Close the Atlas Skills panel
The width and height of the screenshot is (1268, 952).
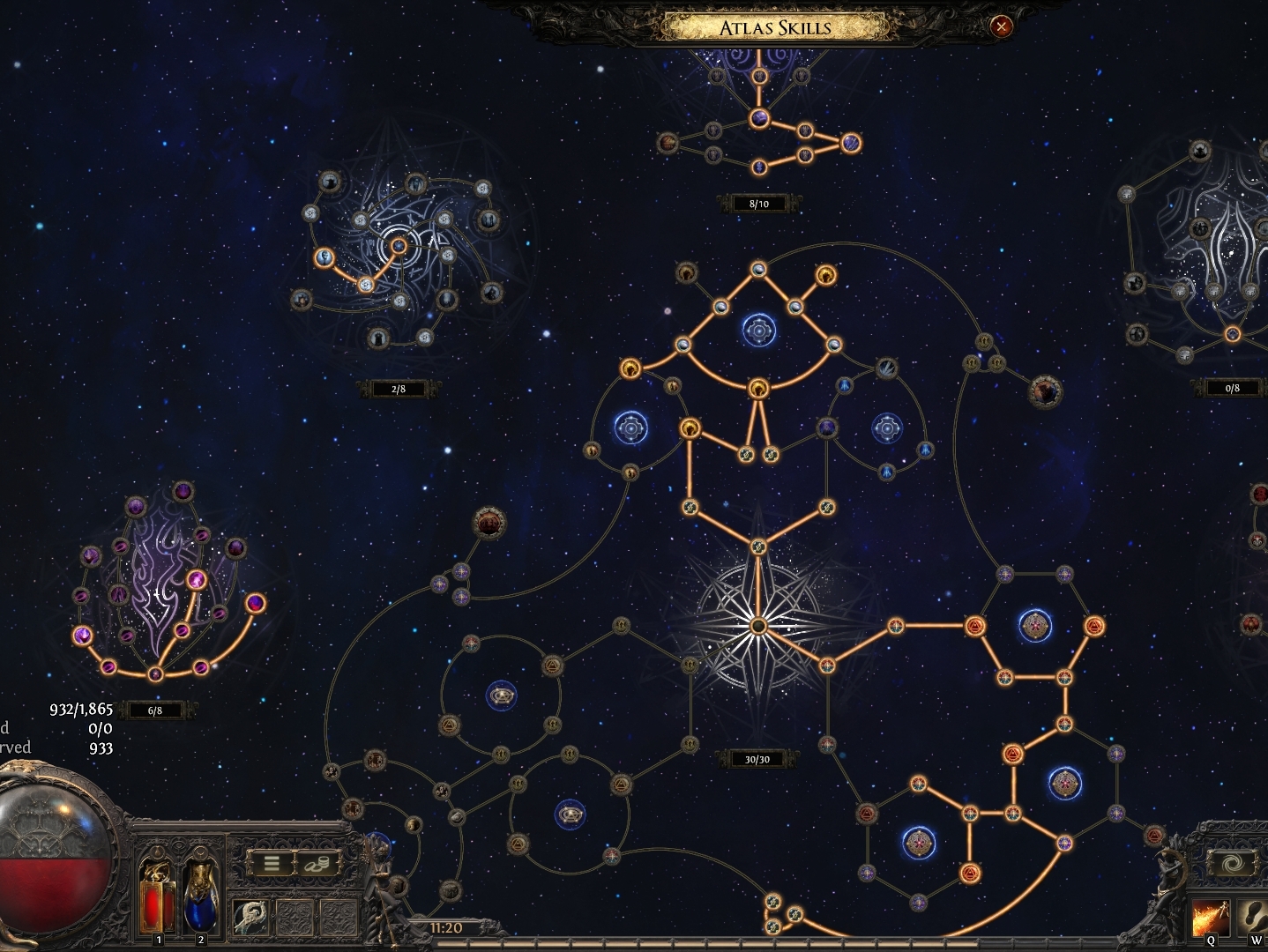coord(1001,26)
